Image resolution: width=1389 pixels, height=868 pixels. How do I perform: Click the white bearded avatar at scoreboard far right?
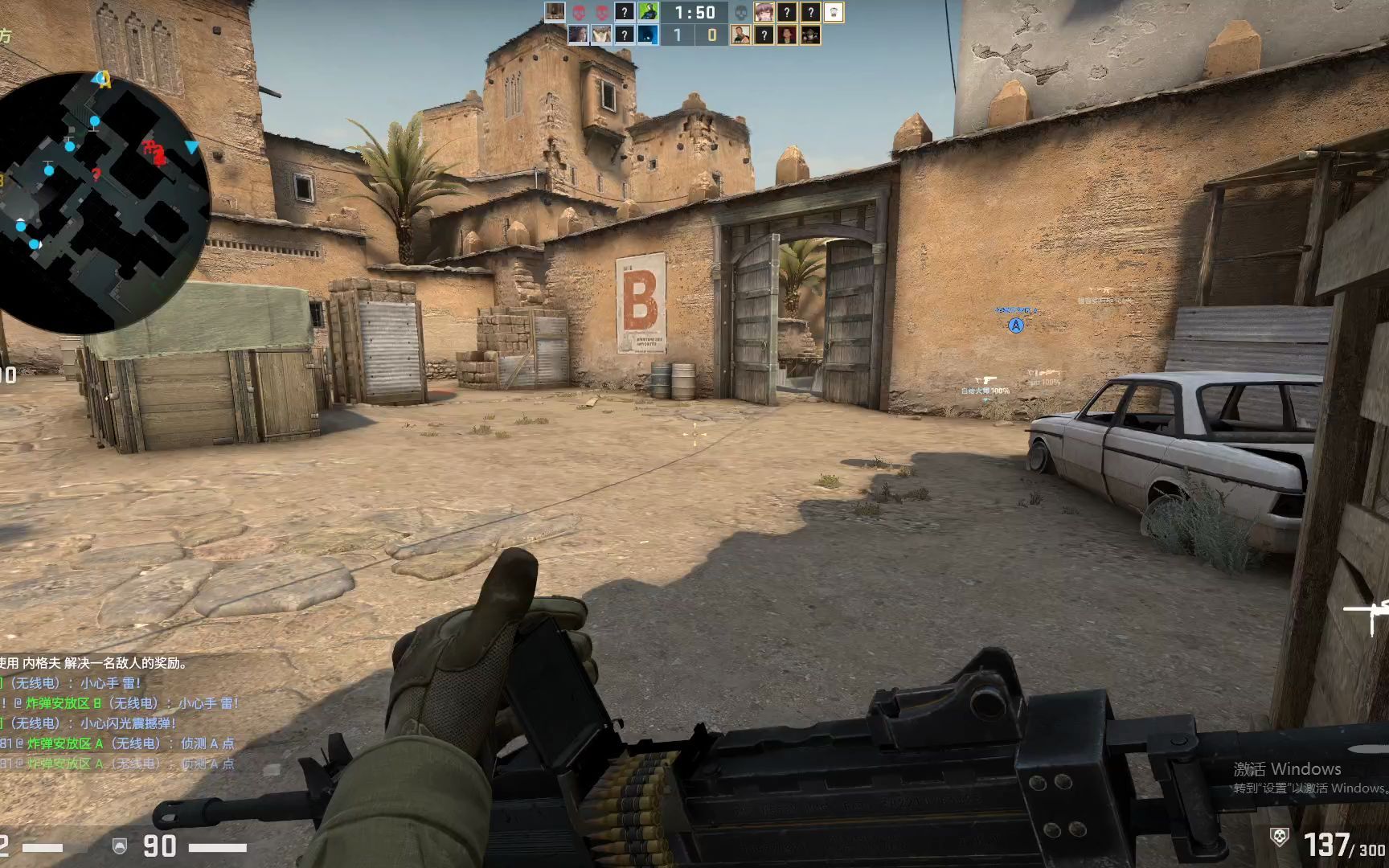tap(834, 13)
